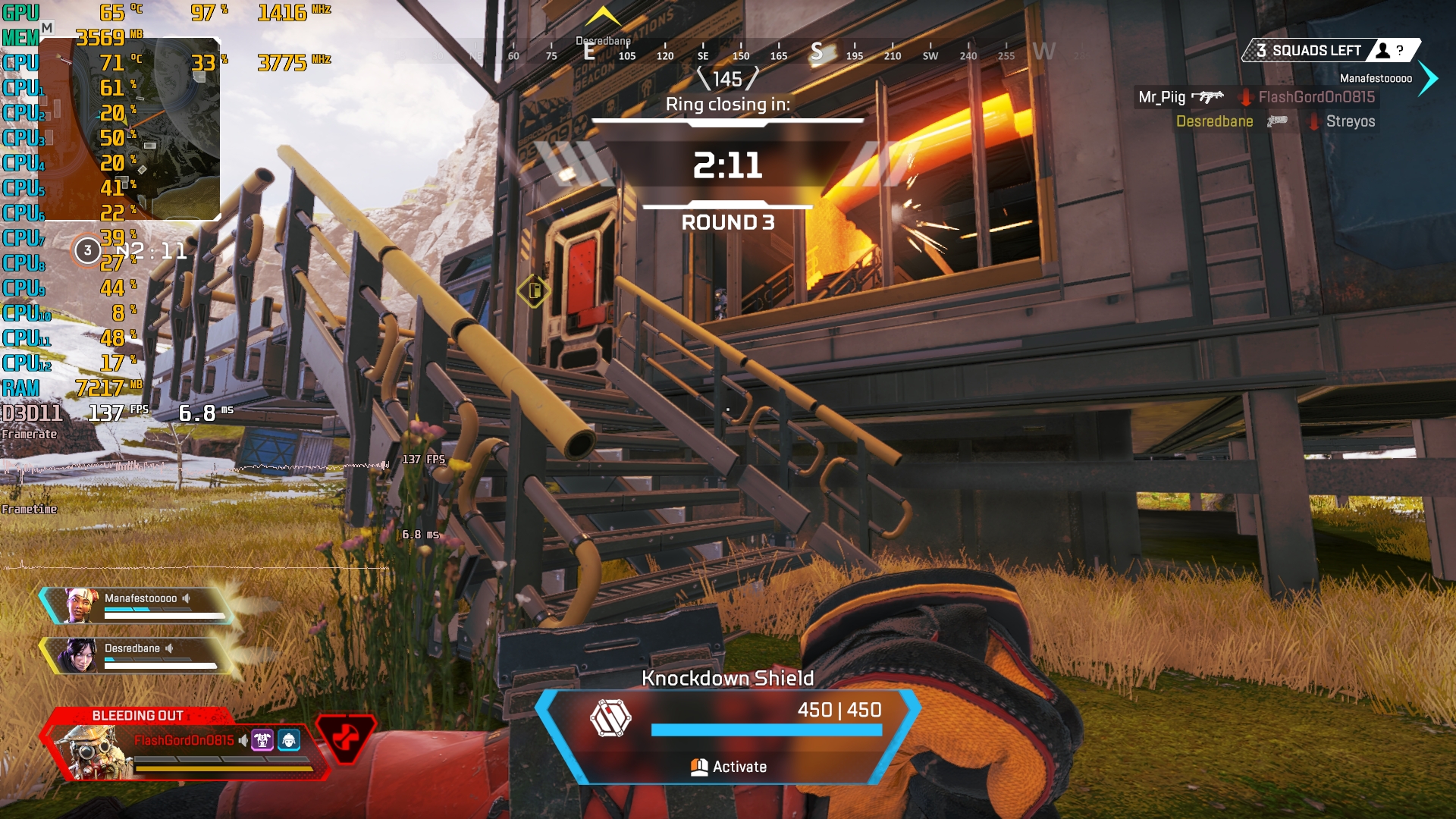Click the minimap in the corner
The width and height of the screenshot is (1456, 819).
tap(129, 129)
